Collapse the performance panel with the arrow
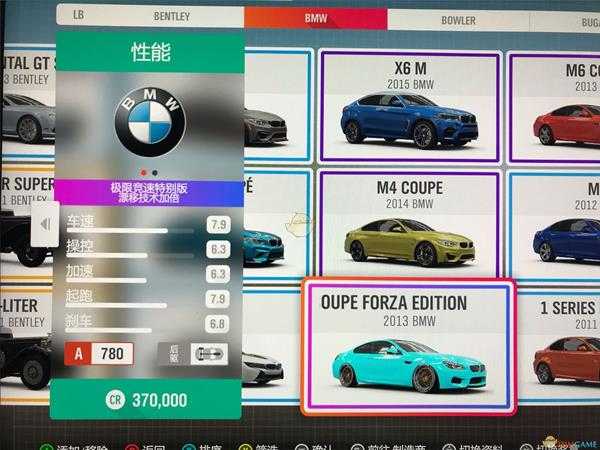Viewport: 600px width, 450px height. [43, 225]
